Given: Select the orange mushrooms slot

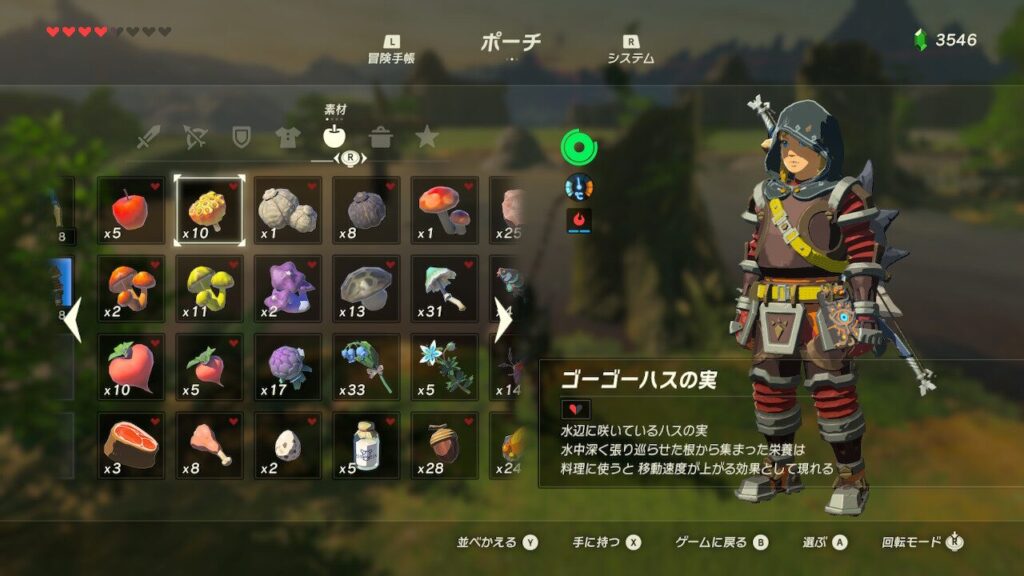Looking at the screenshot, I should click(x=131, y=289).
